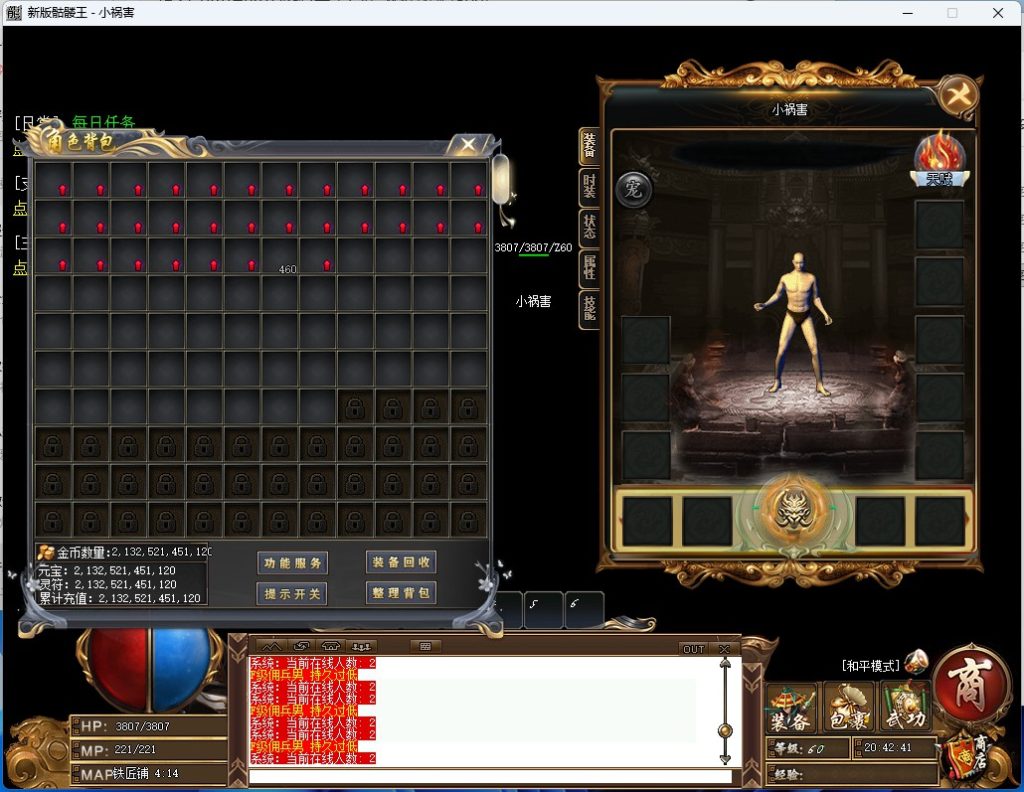Click the round 宠 pet button
The width and height of the screenshot is (1024, 792).
click(633, 189)
